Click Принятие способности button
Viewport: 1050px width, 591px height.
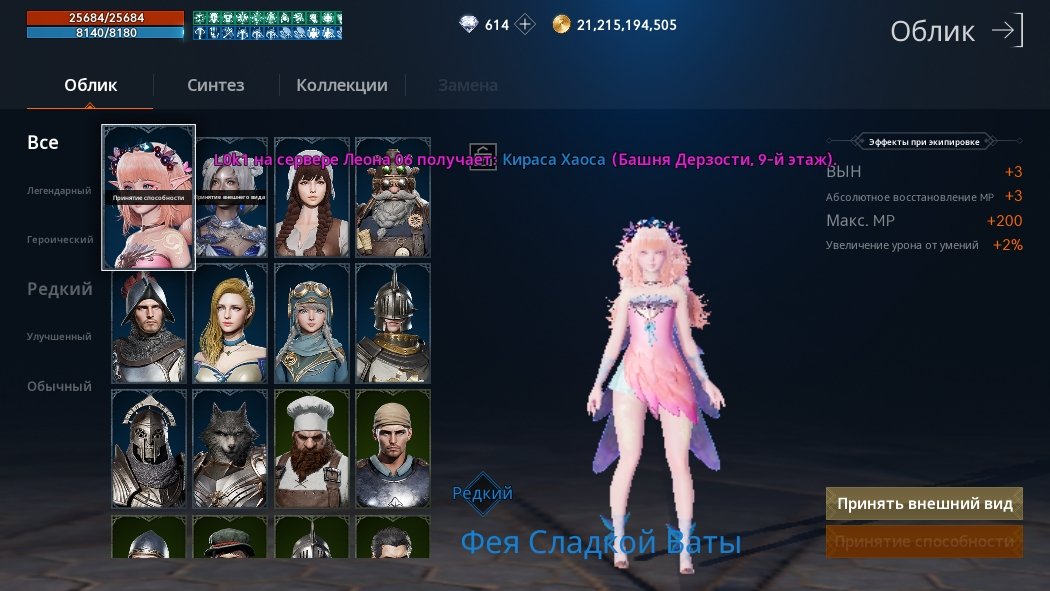point(925,541)
